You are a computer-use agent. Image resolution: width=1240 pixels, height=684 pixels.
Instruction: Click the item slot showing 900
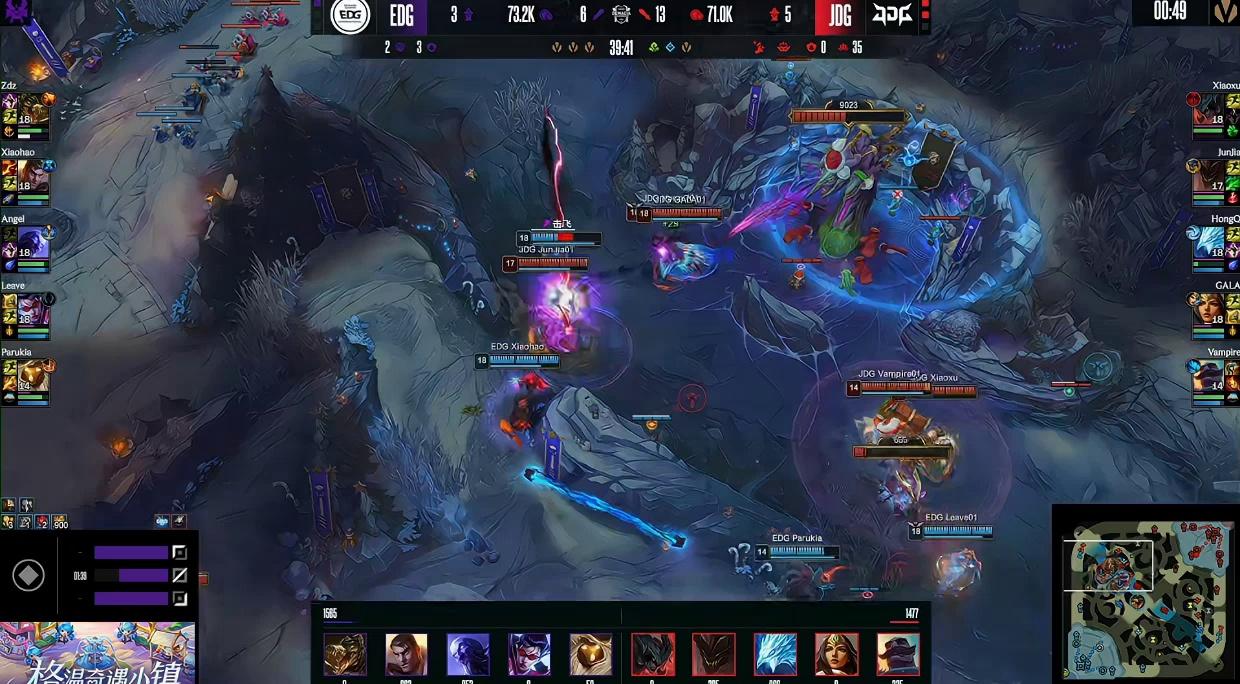60,522
